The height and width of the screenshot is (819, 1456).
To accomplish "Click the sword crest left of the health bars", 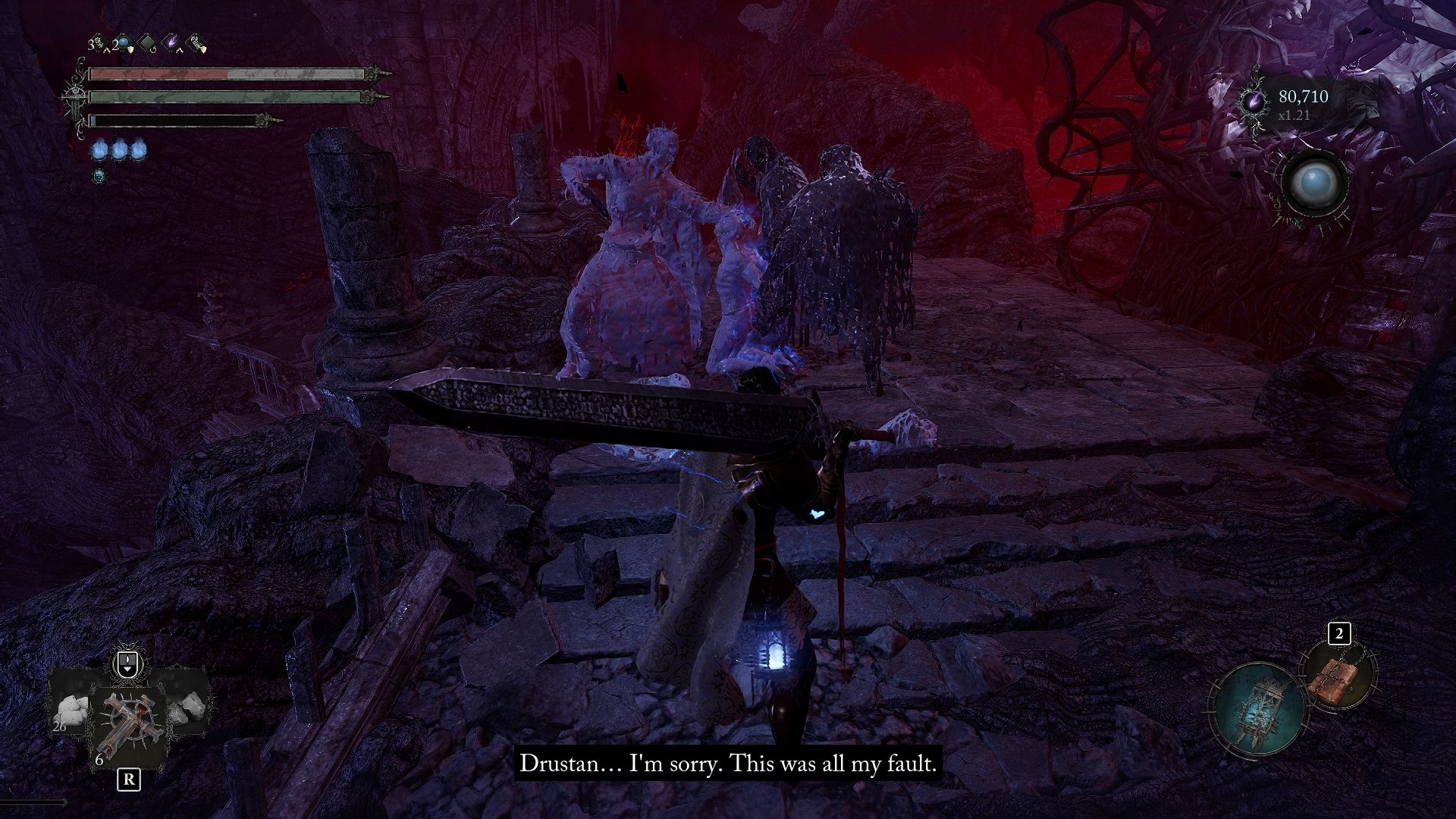I will point(76,99).
